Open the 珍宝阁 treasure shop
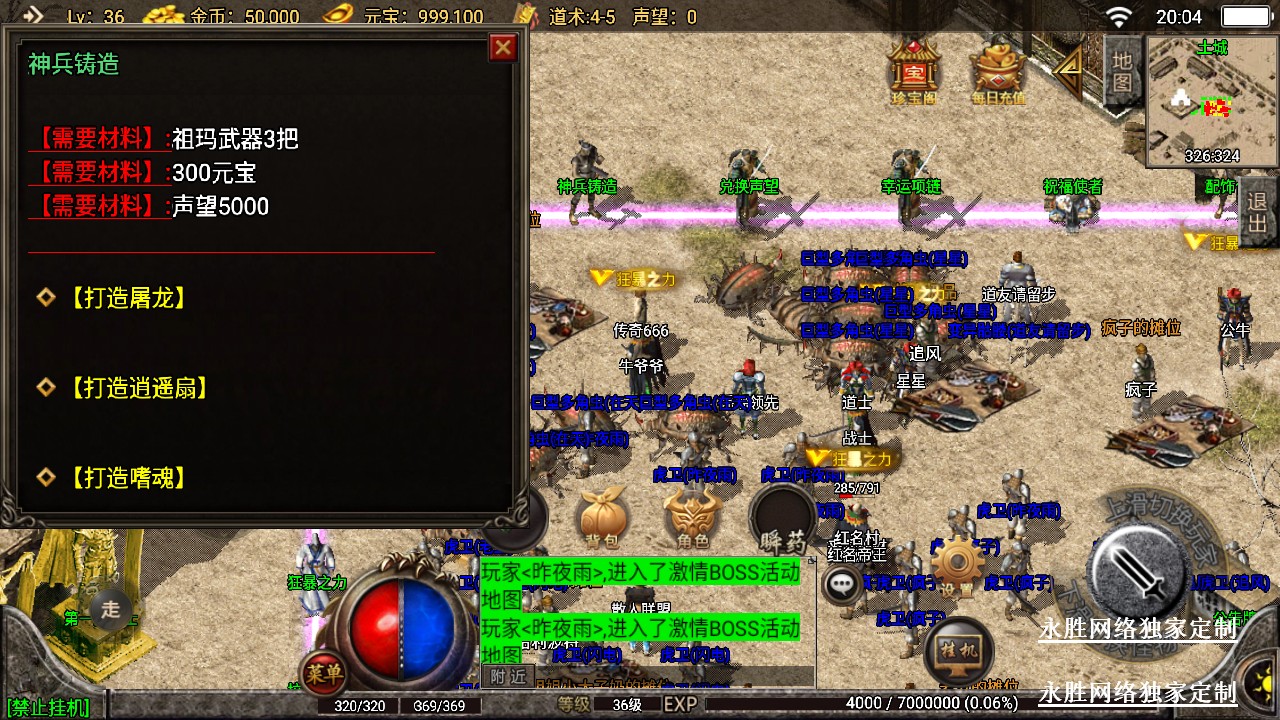This screenshot has height=720, width=1280. (x=913, y=70)
